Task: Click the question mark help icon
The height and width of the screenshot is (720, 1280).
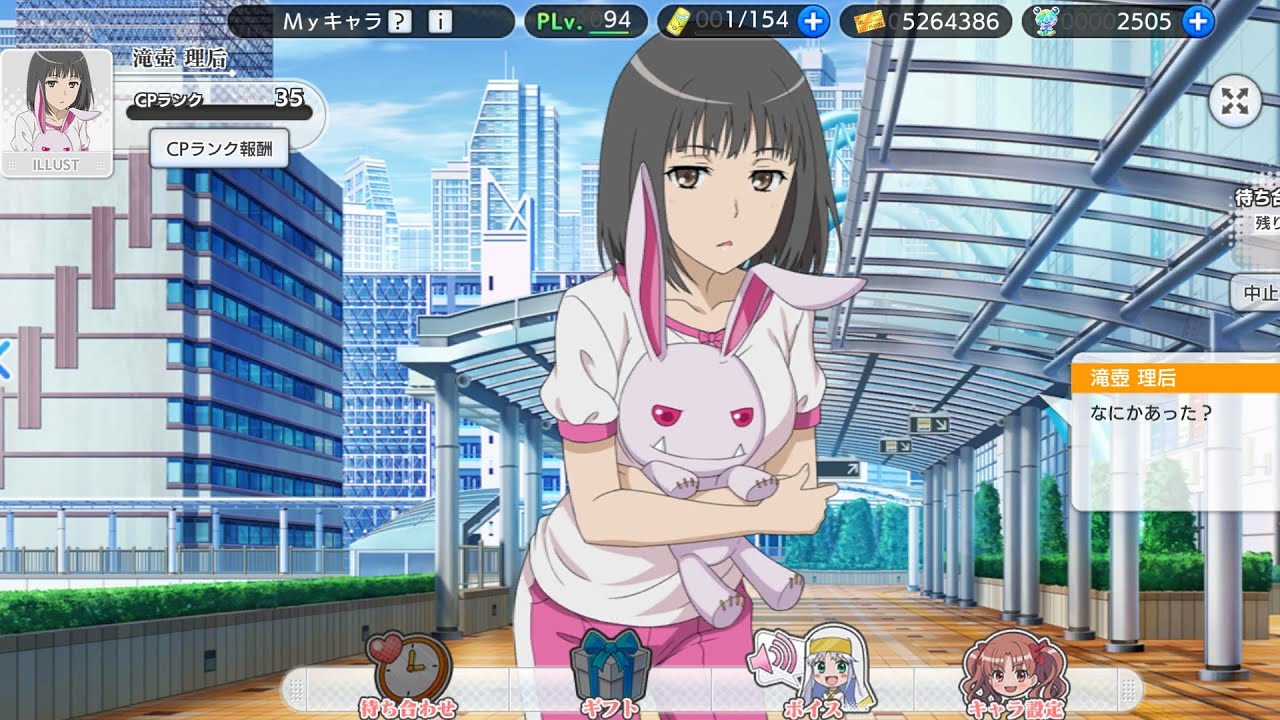Action: point(400,21)
